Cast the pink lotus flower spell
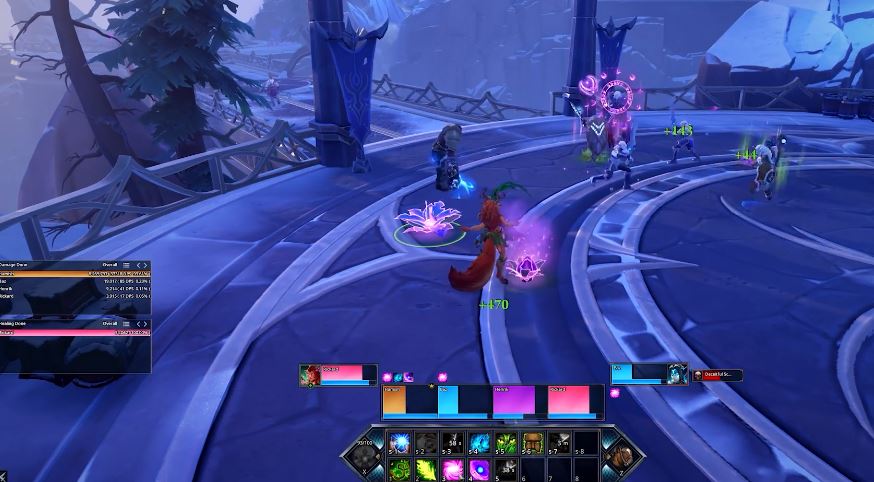 pyautogui.click(x=452, y=468)
